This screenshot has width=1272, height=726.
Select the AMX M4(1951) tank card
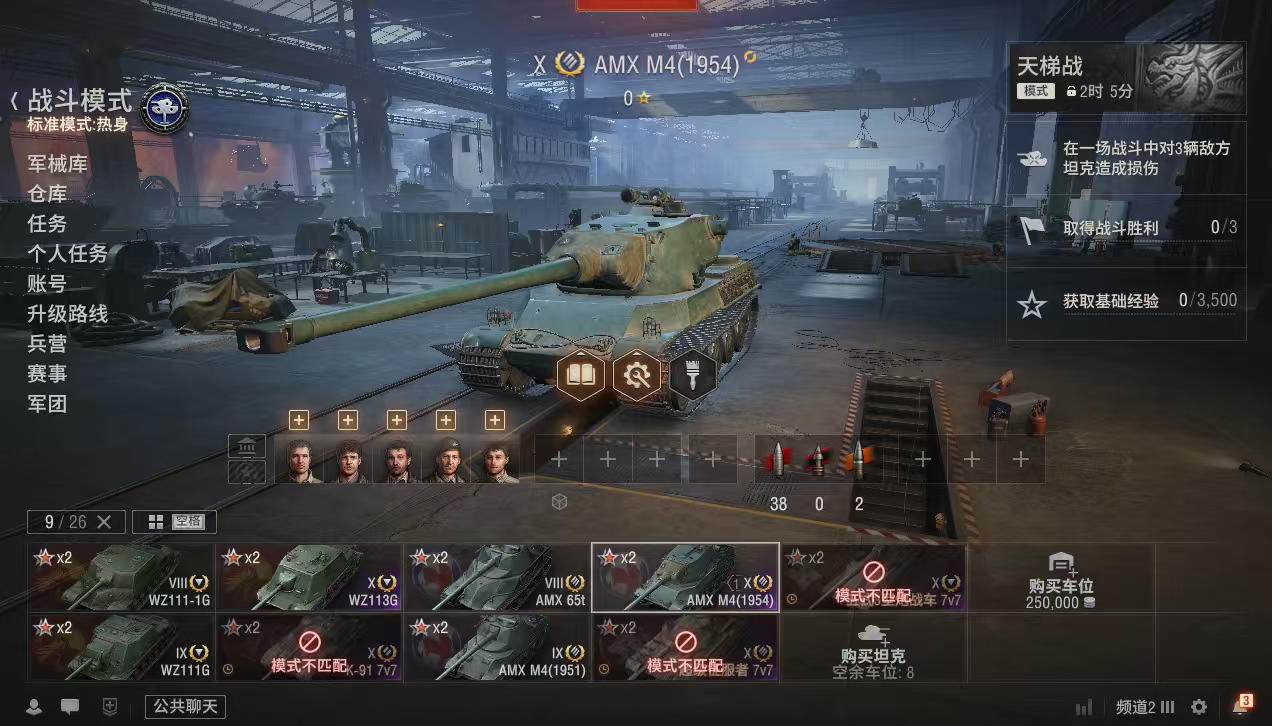point(497,647)
